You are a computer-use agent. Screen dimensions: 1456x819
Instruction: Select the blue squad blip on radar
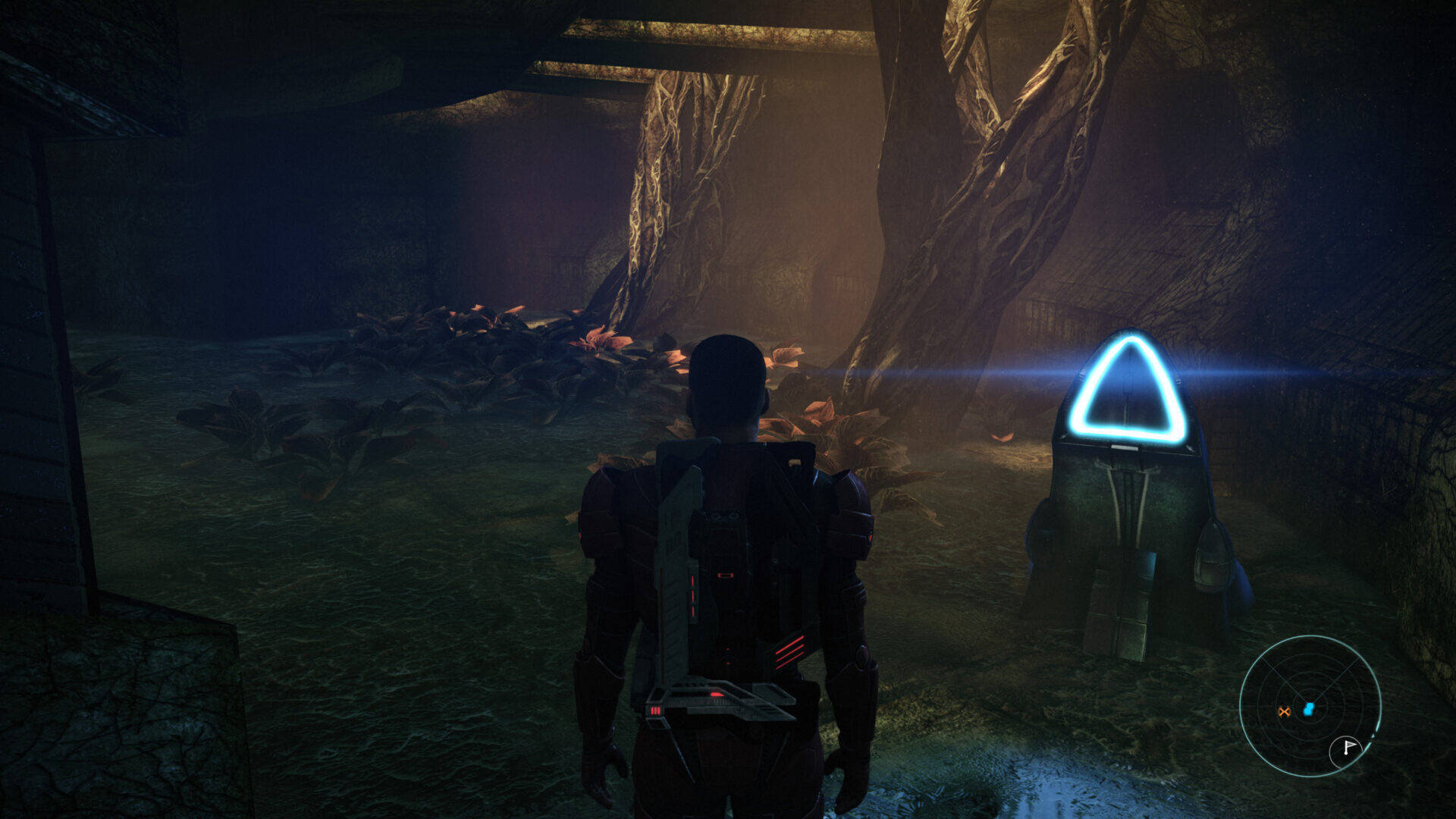(x=1308, y=709)
